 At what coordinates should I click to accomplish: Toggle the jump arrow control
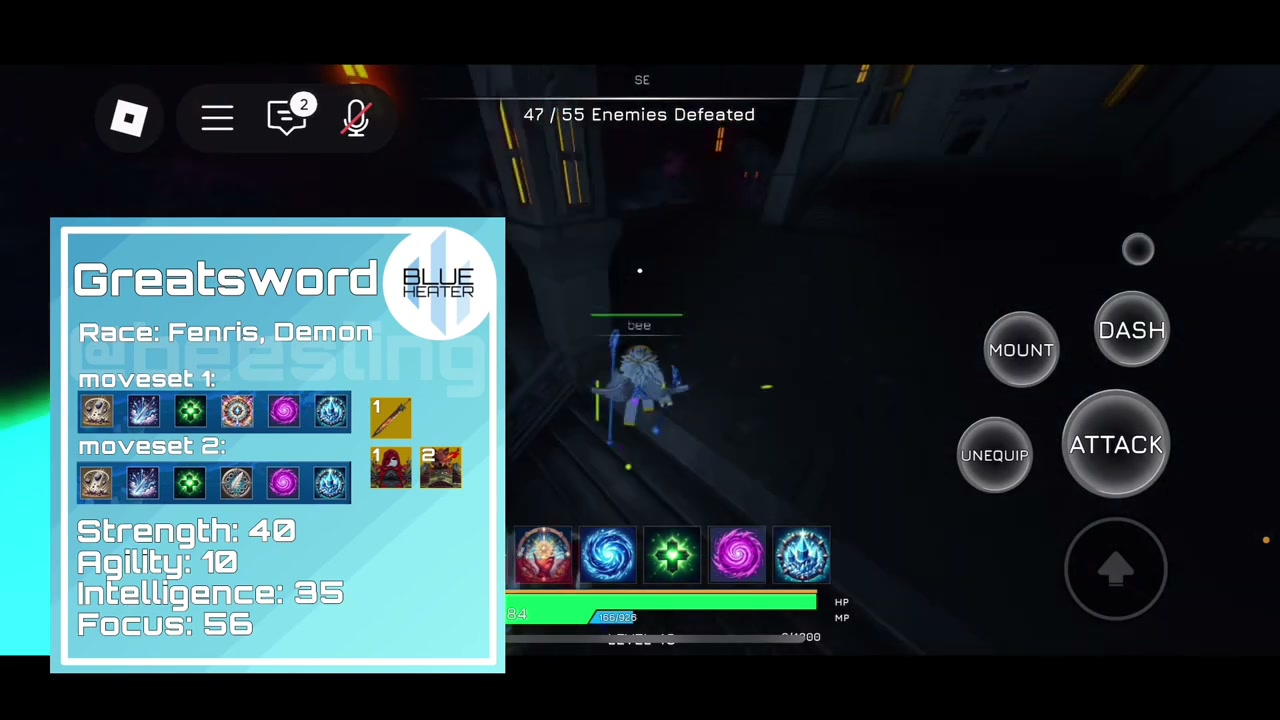1117,568
